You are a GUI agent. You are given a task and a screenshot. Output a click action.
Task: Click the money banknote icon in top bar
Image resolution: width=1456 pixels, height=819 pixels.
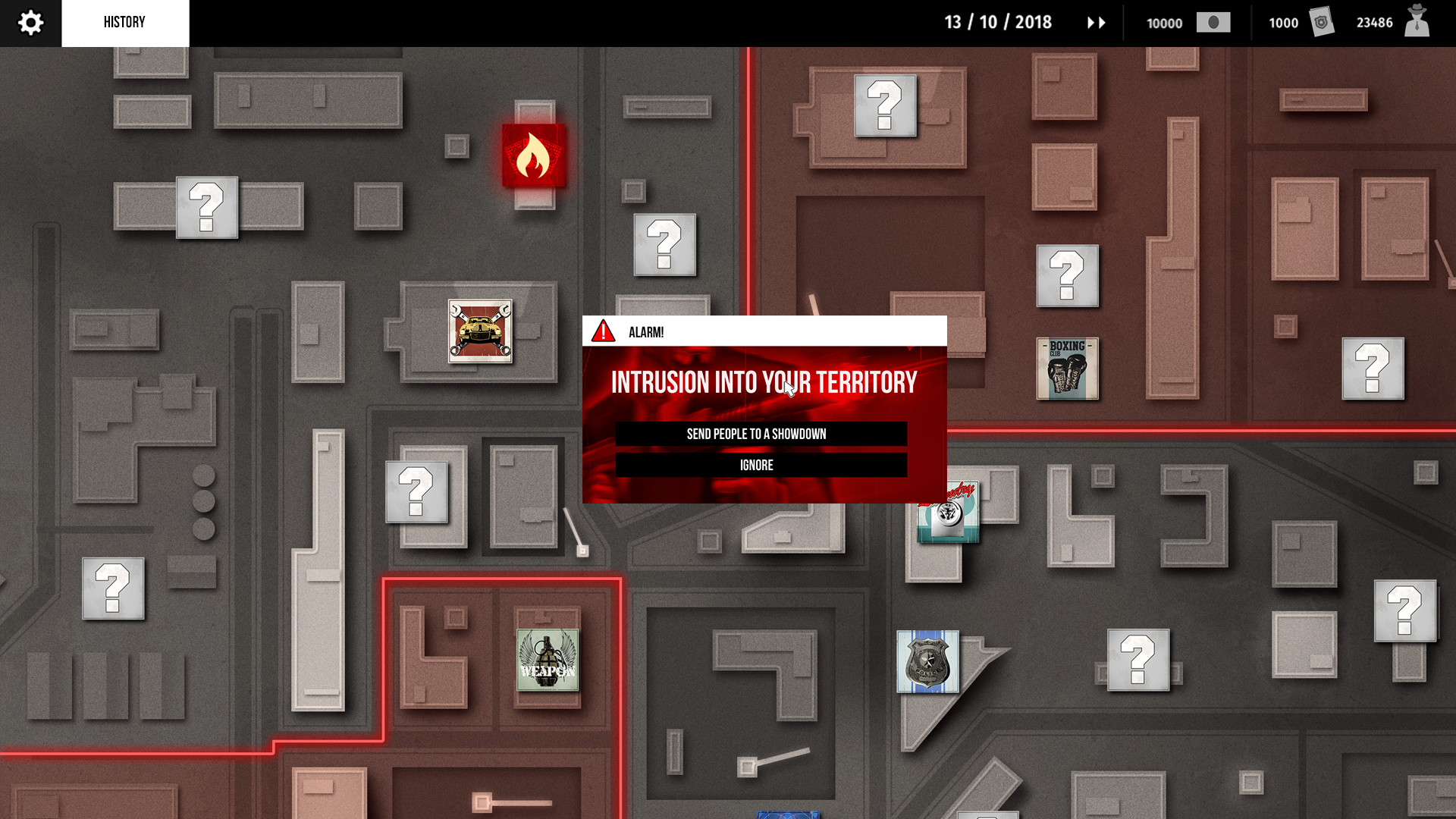pos(1214,23)
